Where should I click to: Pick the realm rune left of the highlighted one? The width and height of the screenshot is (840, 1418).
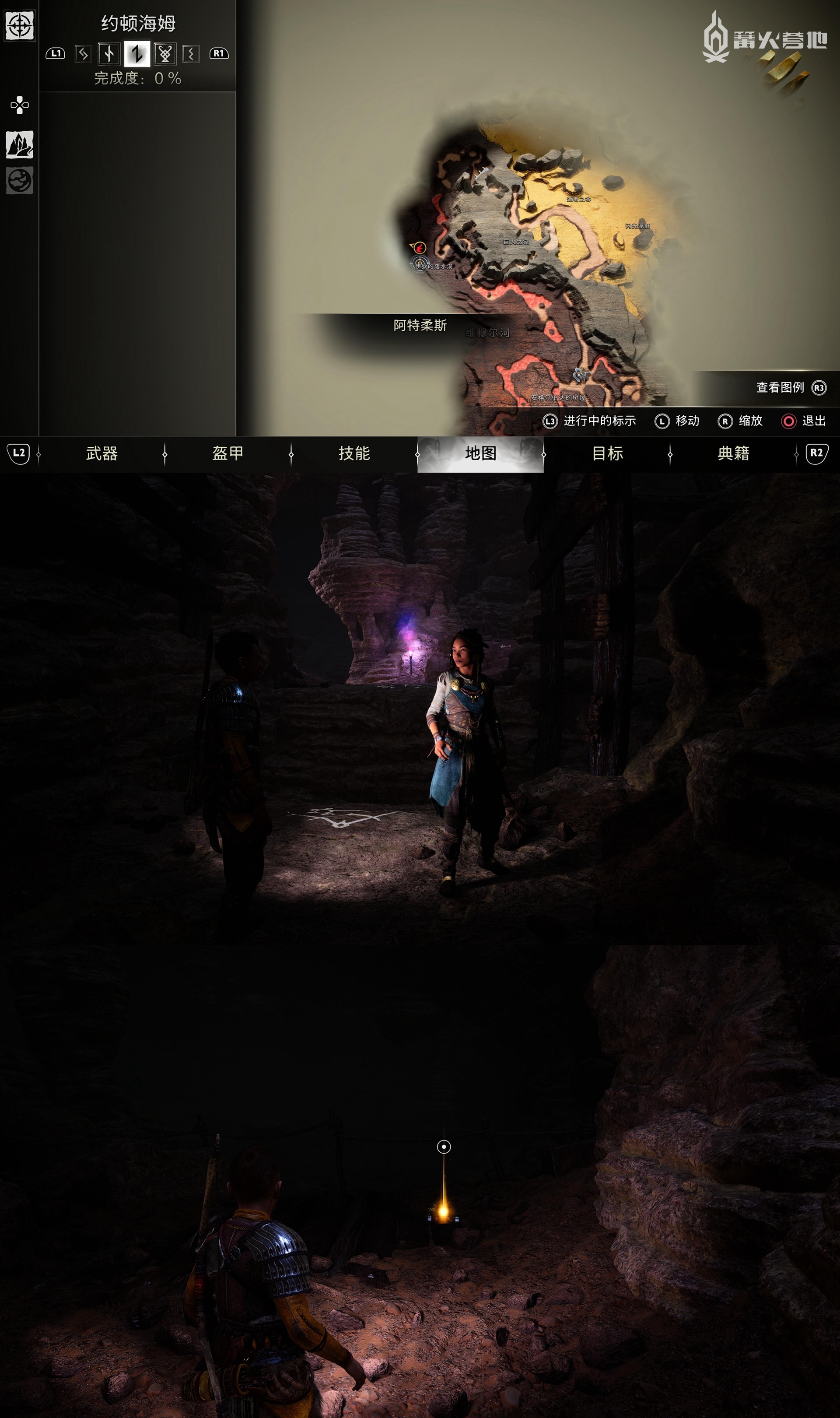108,54
